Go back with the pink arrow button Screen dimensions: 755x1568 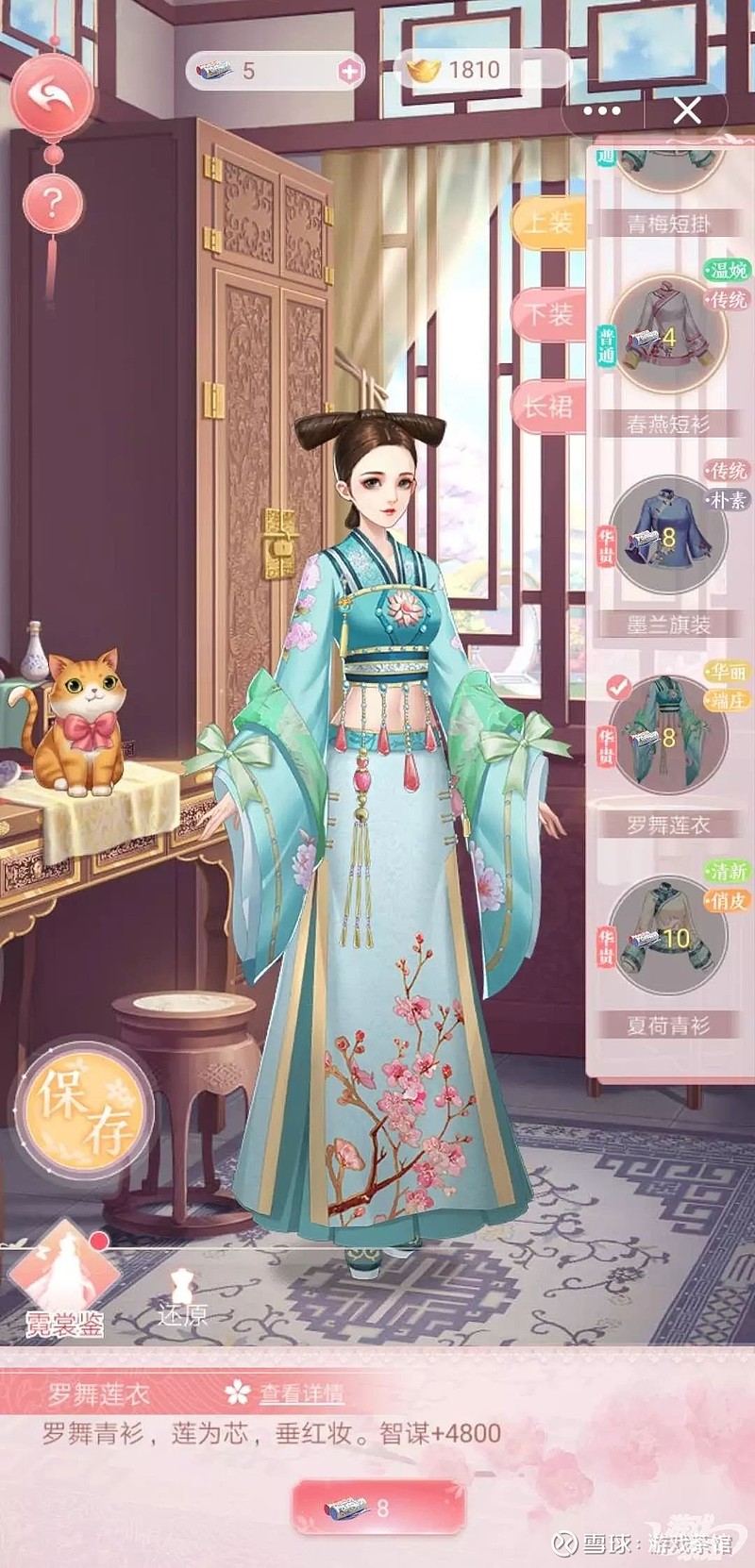tap(53, 92)
